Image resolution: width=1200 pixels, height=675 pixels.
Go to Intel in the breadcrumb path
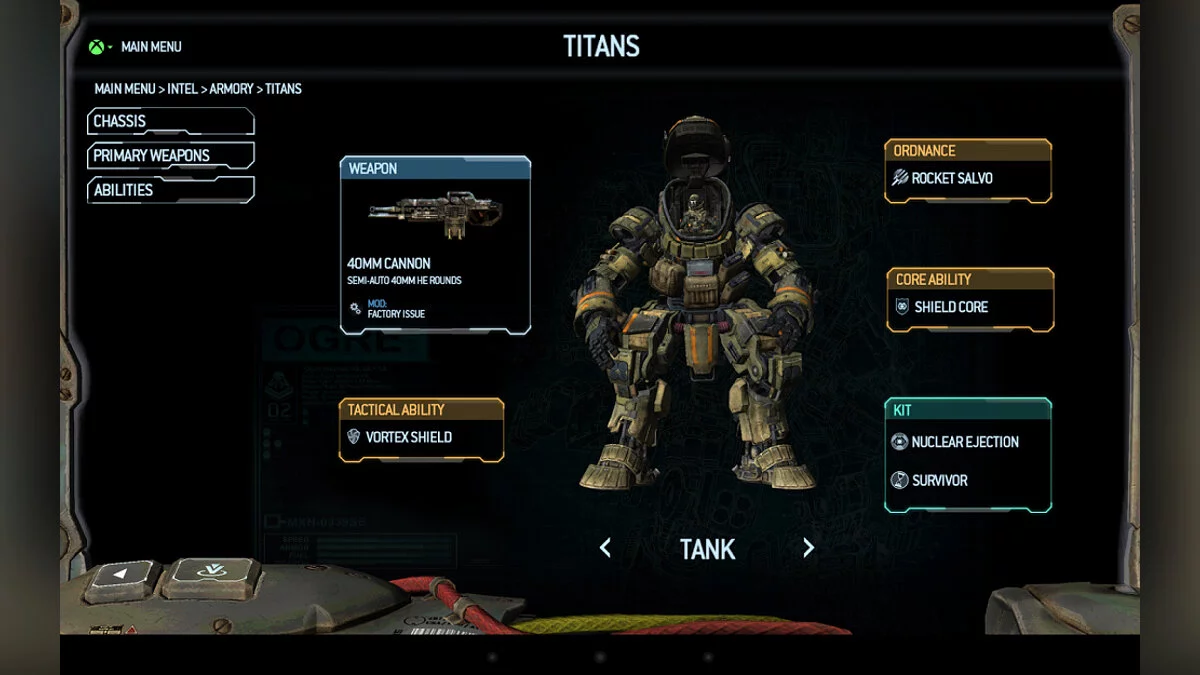pyautogui.click(x=182, y=89)
